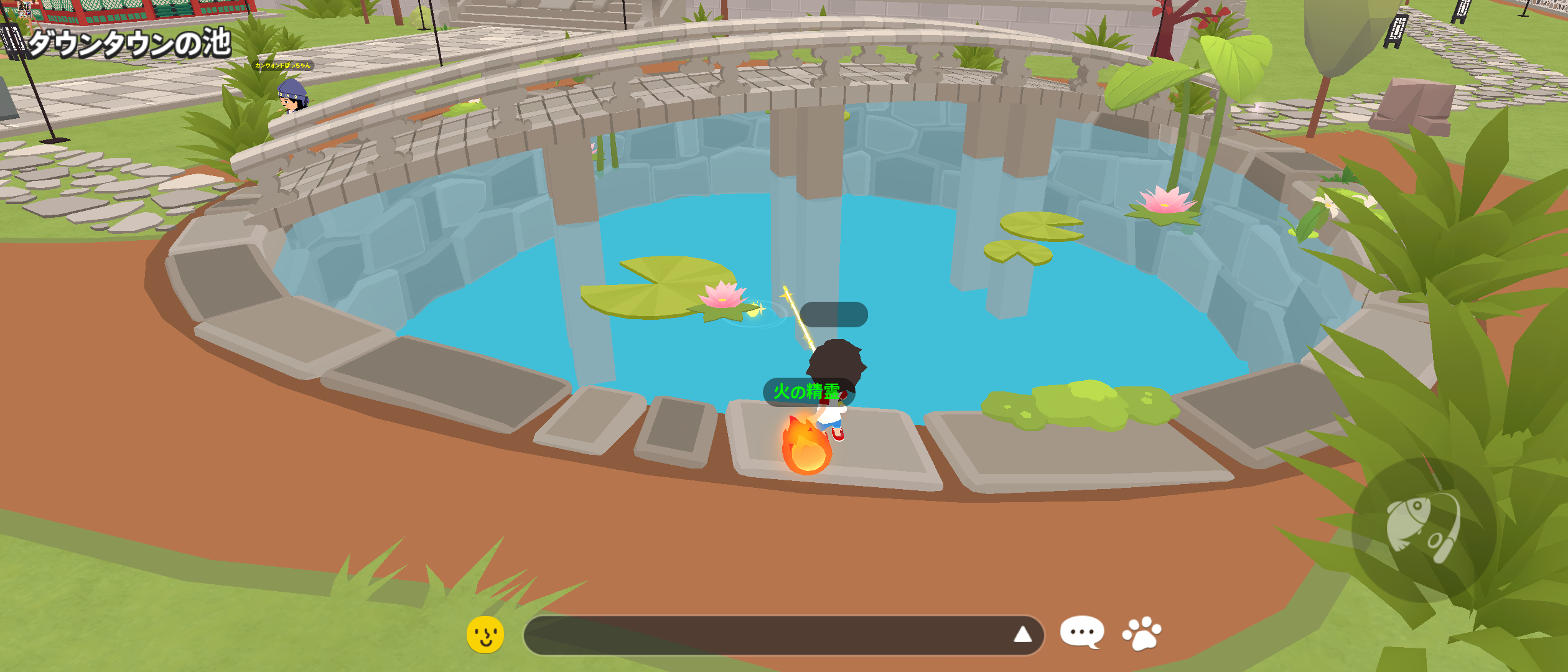Open the speech bubble chat icon
The height and width of the screenshot is (672, 1568).
pos(1082,632)
